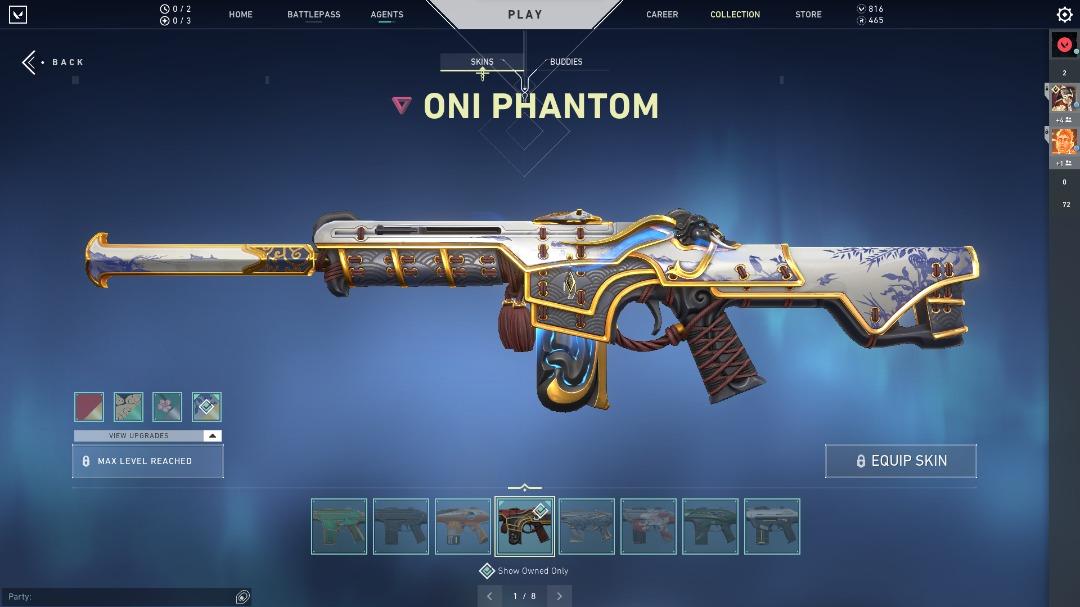Open the top-left dropdown menu icon
Screen dimensions: 1080x607
[17, 15]
